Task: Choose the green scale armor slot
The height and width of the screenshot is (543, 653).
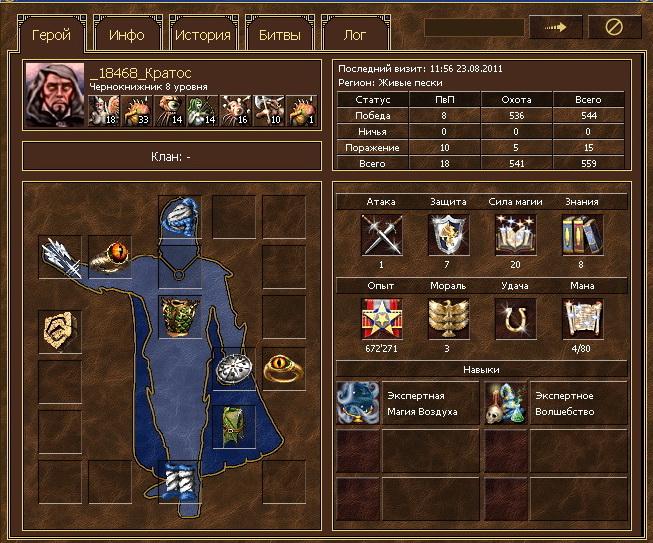Action: point(181,318)
